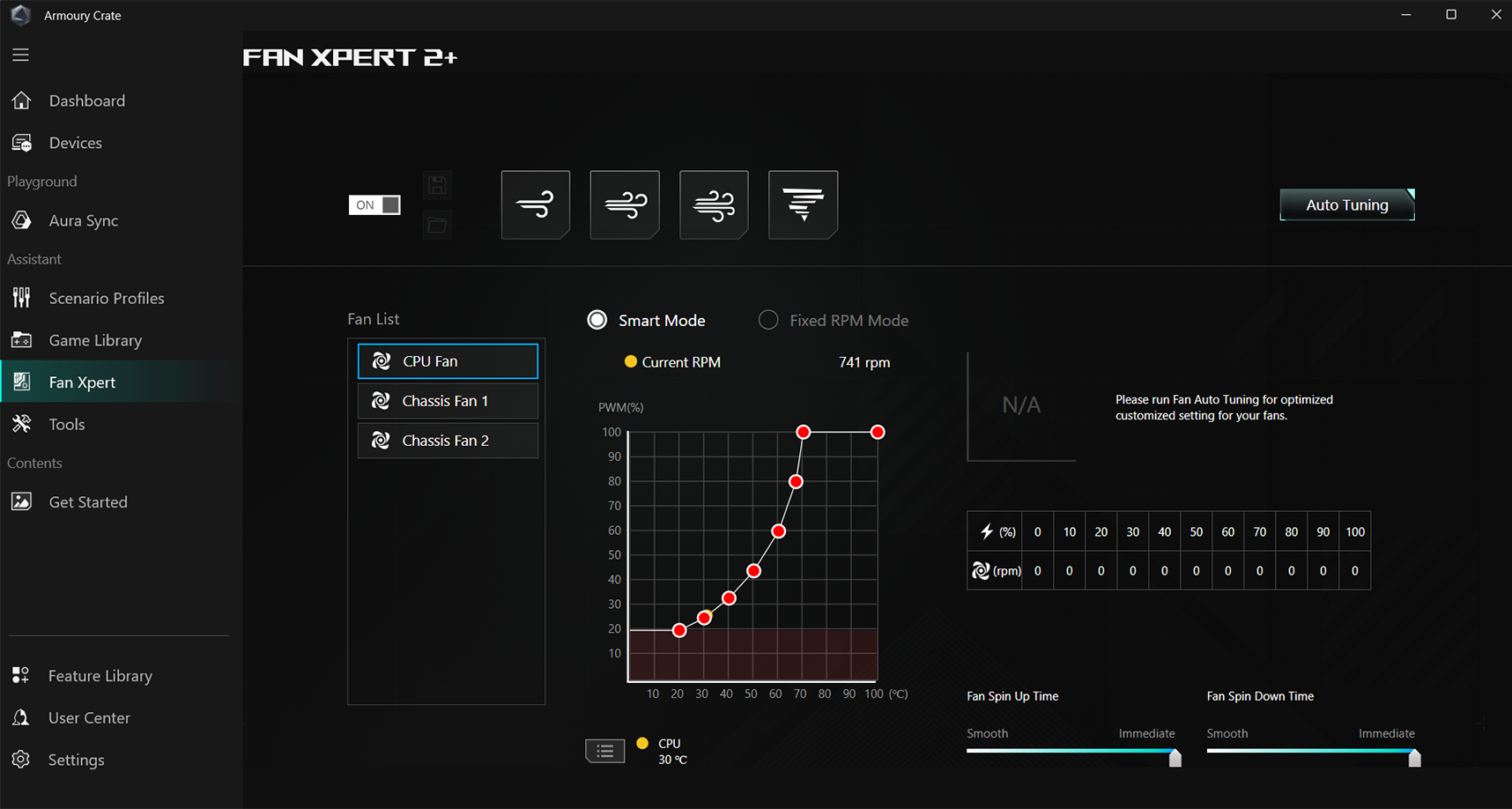The height and width of the screenshot is (809, 1512).
Task: Open the Tools page
Action: (x=66, y=424)
